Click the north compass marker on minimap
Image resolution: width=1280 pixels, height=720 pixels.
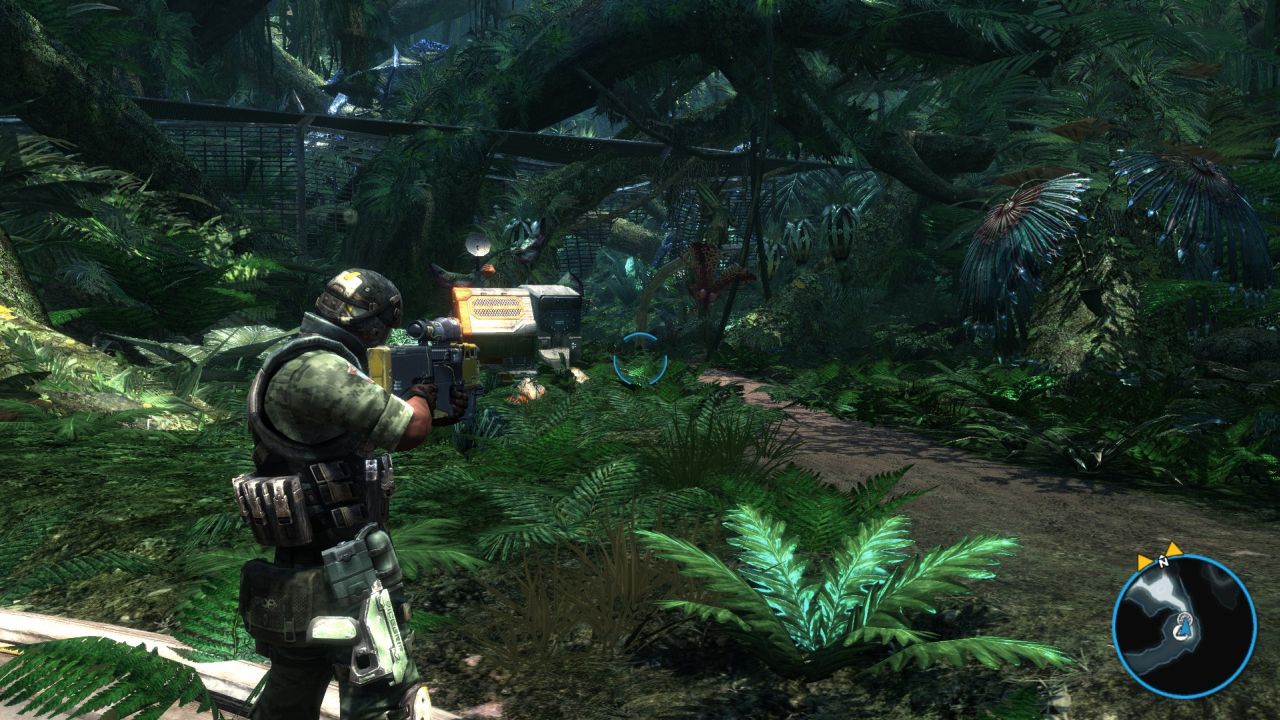pyautogui.click(x=1164, y=562)
